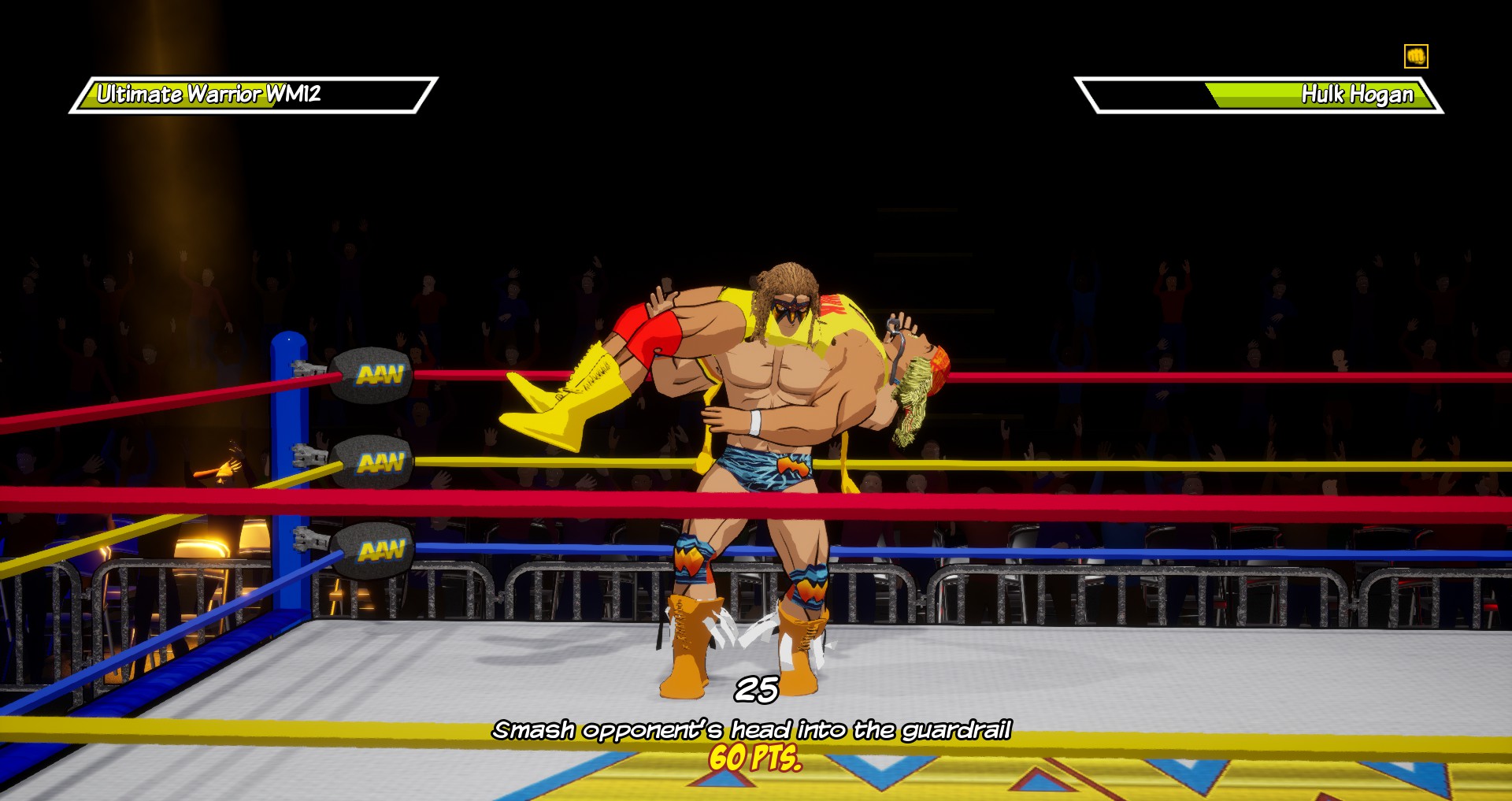
Task: Select the guardrail smash objective text
Action: [751, 730]
